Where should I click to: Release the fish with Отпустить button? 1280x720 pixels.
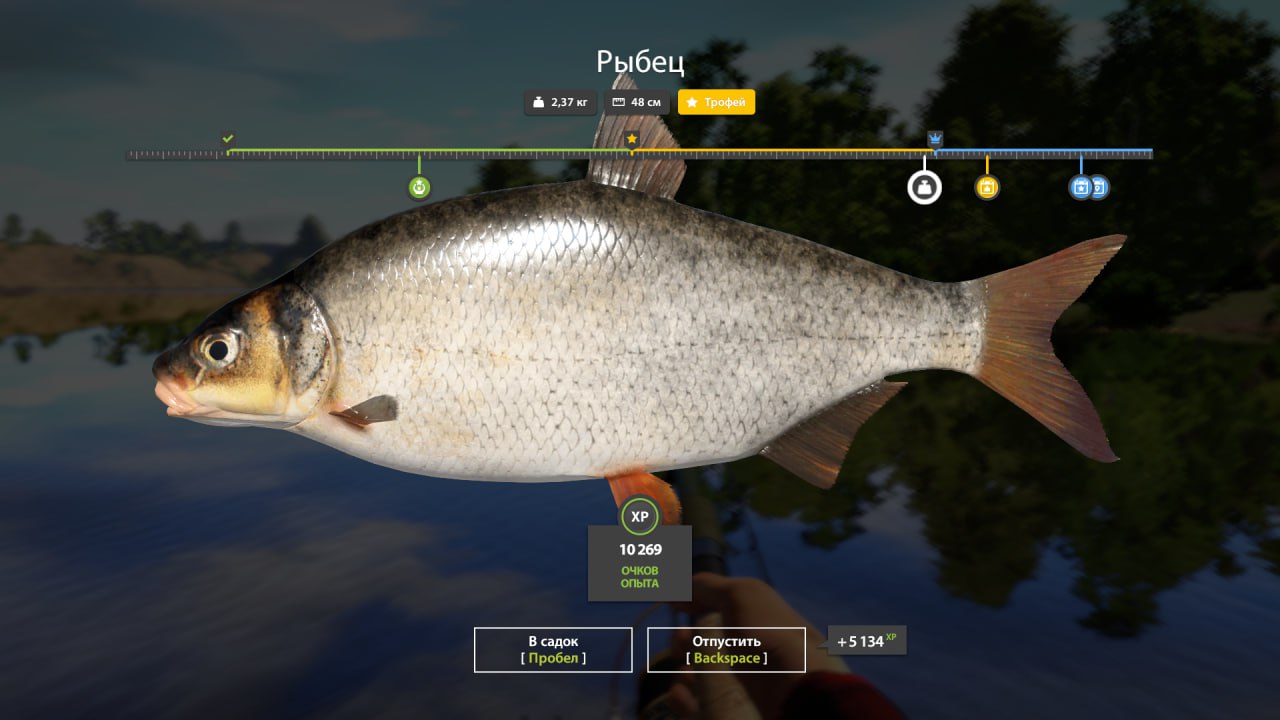(726, 649)
